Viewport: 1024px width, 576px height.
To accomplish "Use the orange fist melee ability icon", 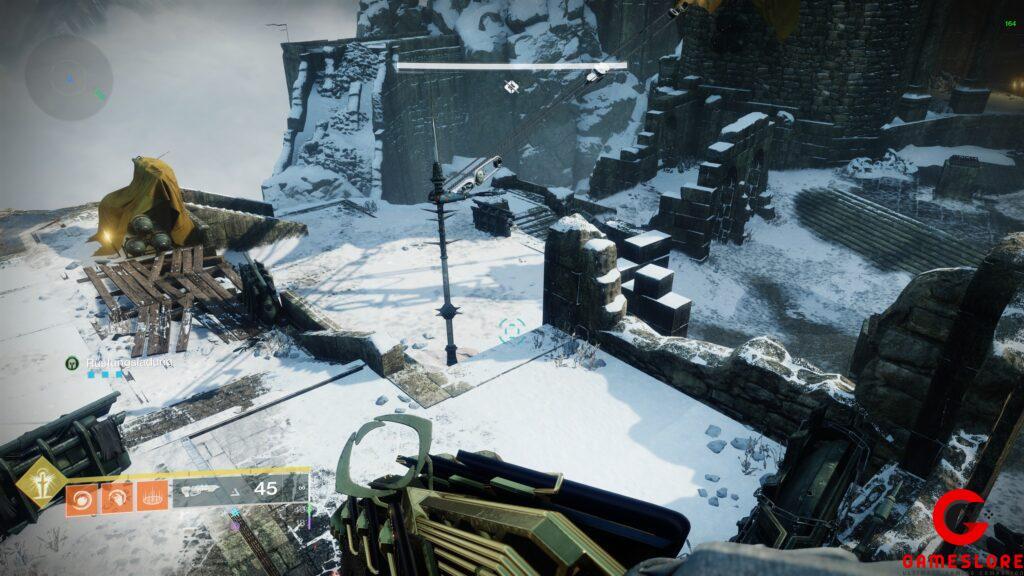I will point(117,497).
